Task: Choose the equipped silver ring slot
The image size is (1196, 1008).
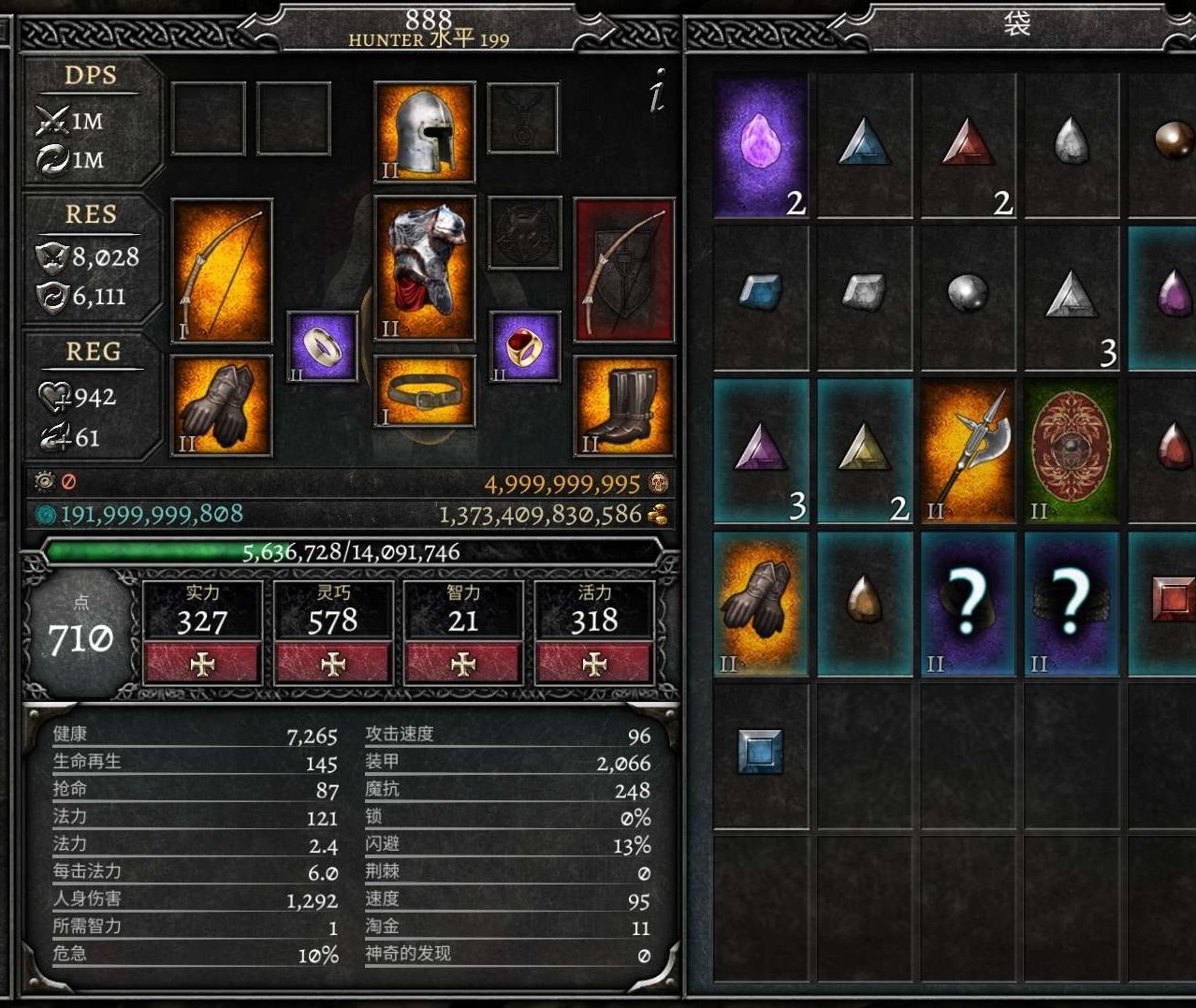Action: (322, 346)
